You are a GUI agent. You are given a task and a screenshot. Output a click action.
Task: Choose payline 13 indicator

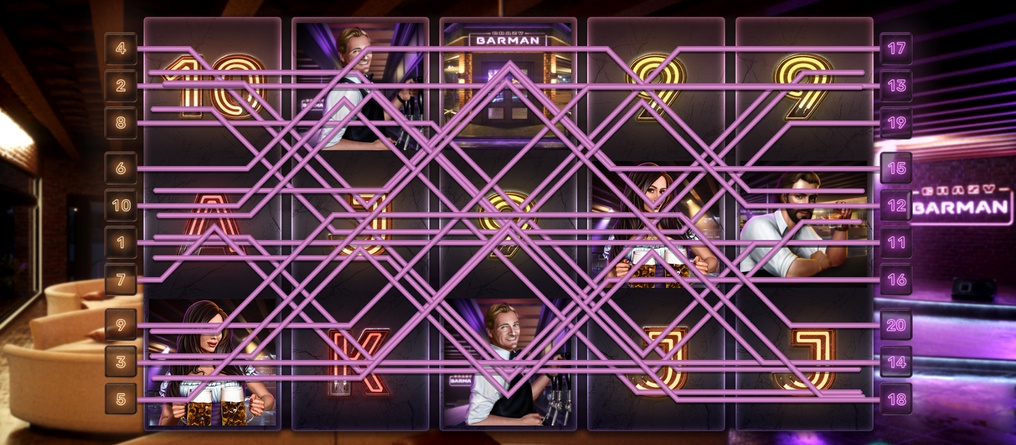[896, 86]
